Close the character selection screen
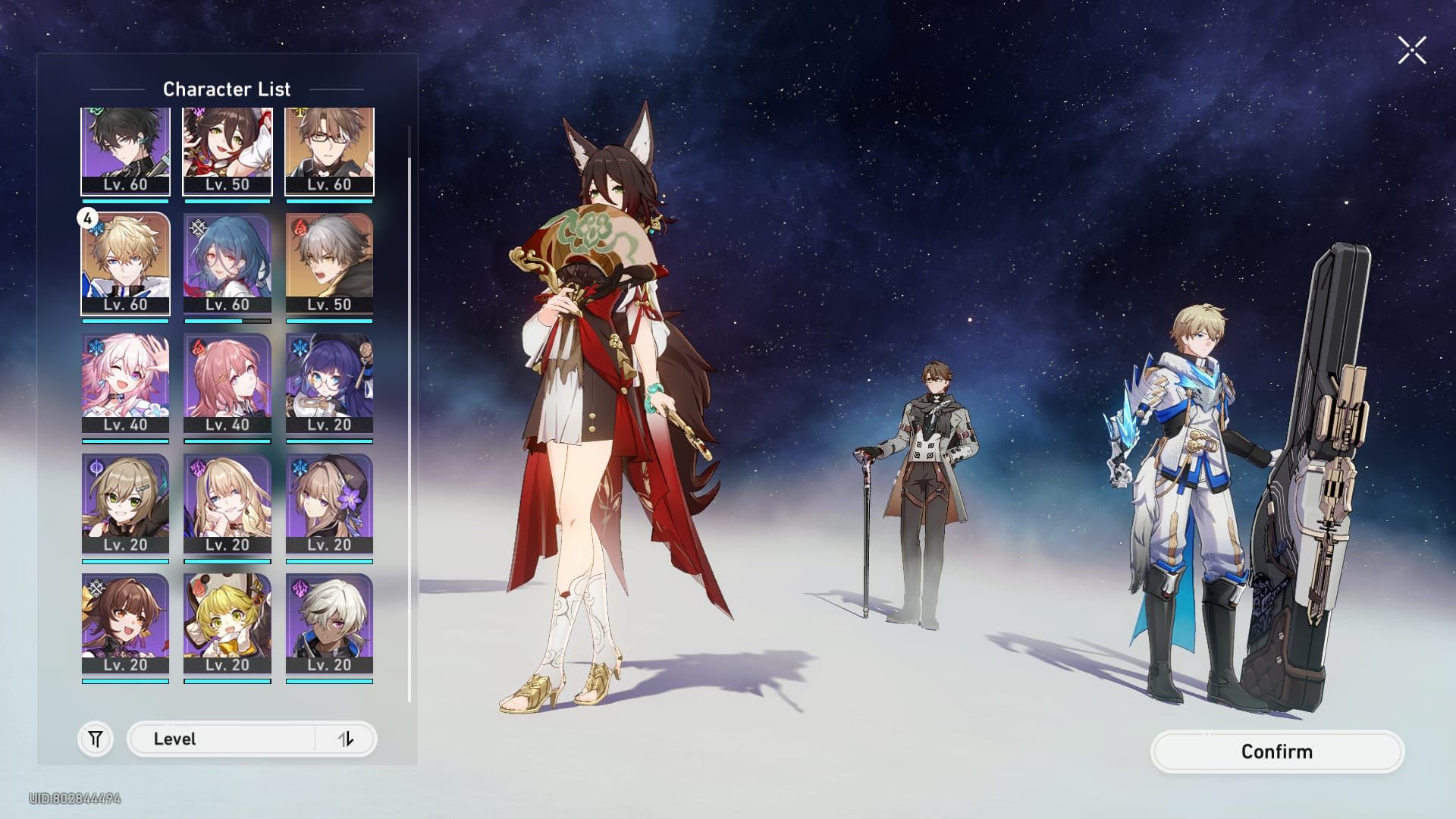This screenshot has height=819, width=1456. tap(1410, 49)
